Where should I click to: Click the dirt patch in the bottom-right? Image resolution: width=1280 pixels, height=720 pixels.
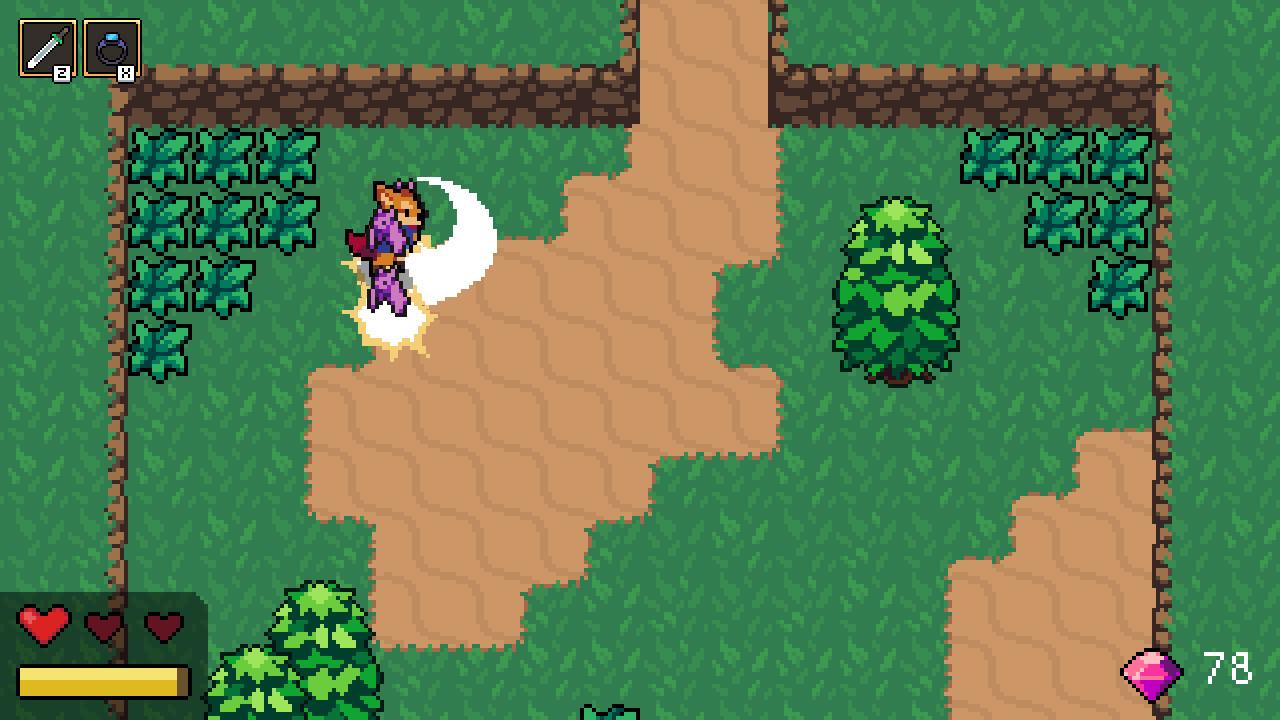(1090, 560)
